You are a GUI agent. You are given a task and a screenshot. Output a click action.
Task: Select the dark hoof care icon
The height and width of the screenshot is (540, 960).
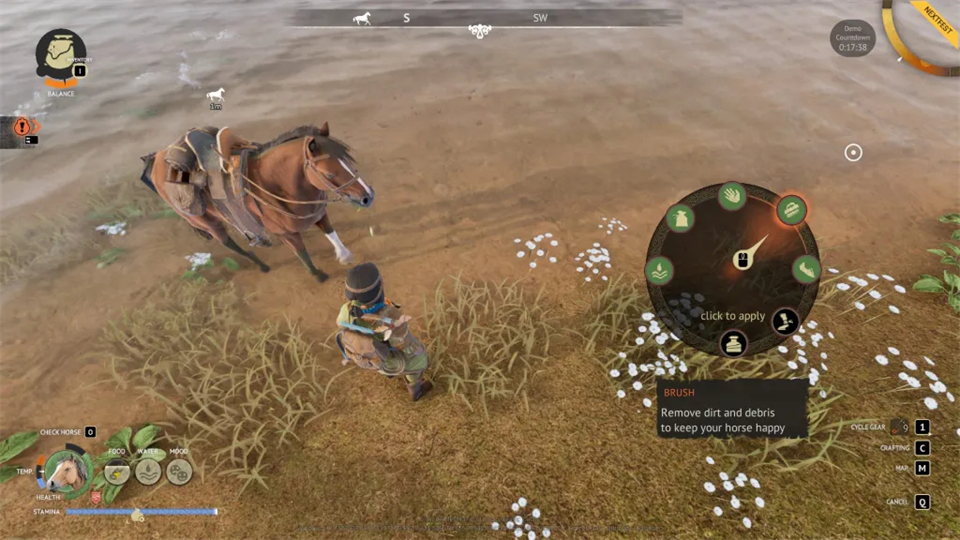coord(785,321)
